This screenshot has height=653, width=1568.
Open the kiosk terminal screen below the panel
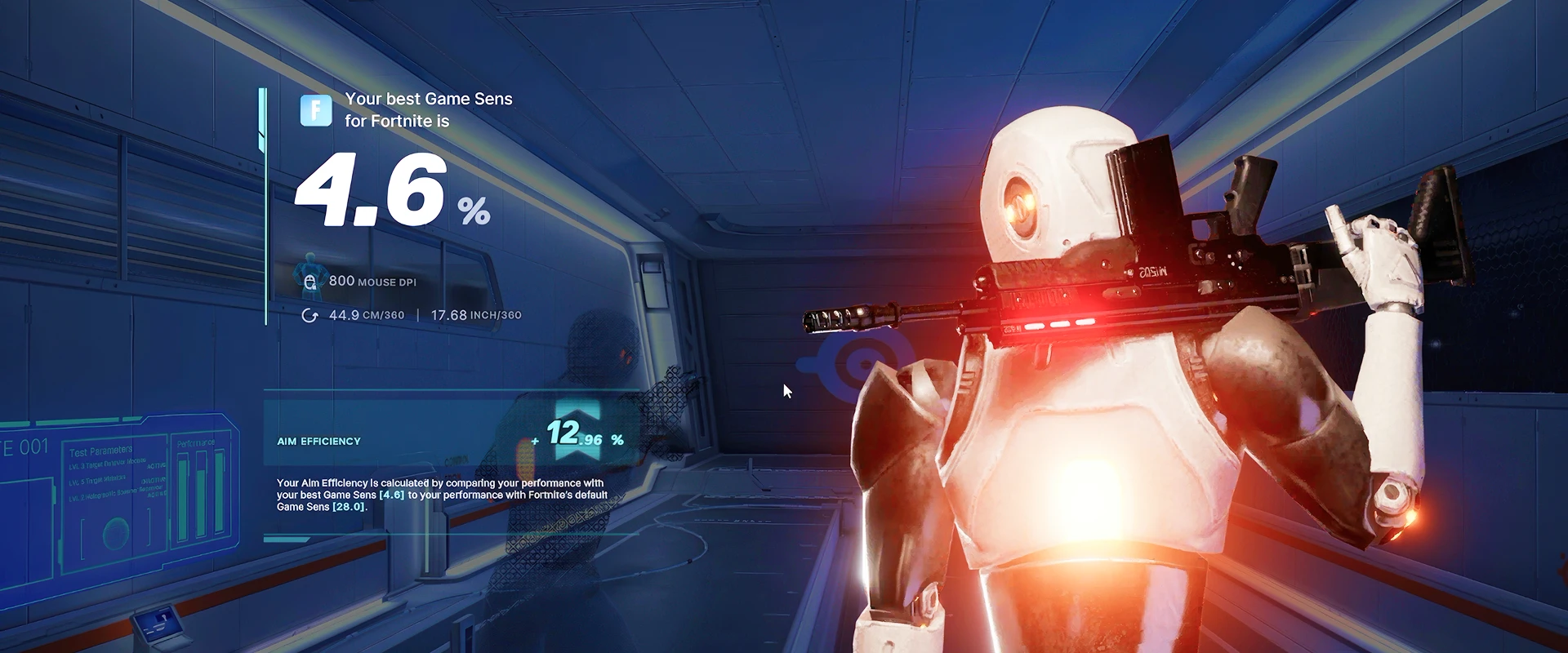[x=160, y=624]
